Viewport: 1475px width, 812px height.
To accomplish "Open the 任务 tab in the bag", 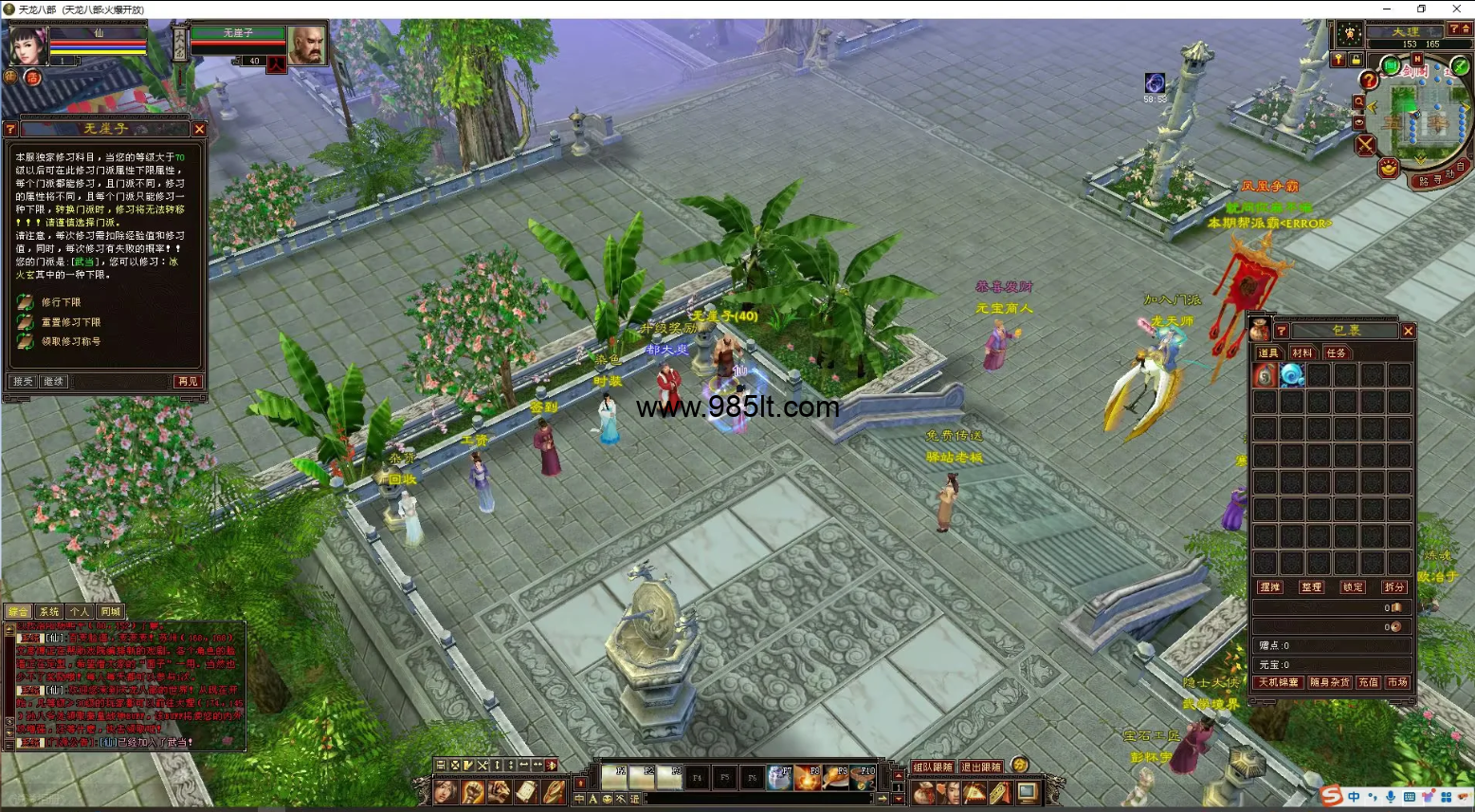I will click(1336, 353).
